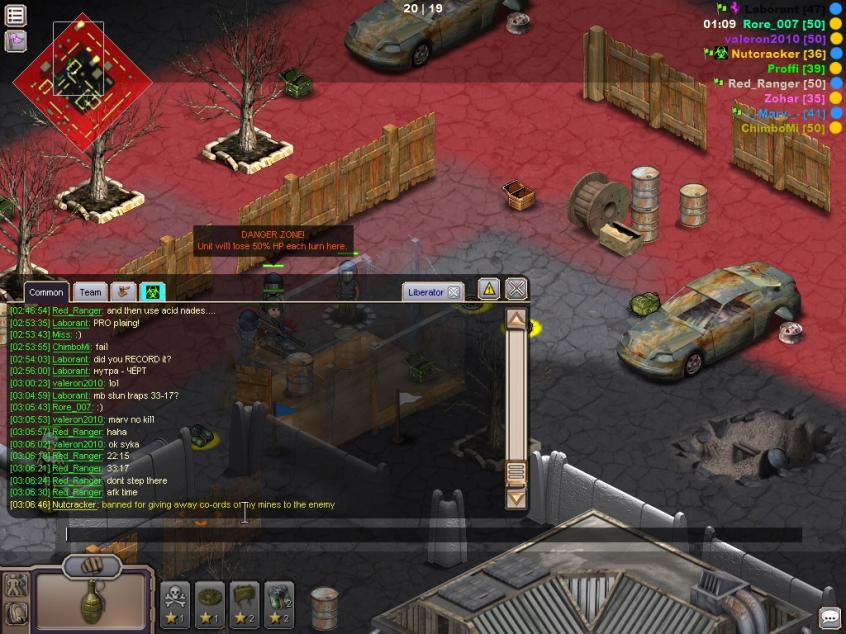Choose the skull and crossbones item slot
The height and width of the screenshot is (634, 846).
(x=175, y=603)
